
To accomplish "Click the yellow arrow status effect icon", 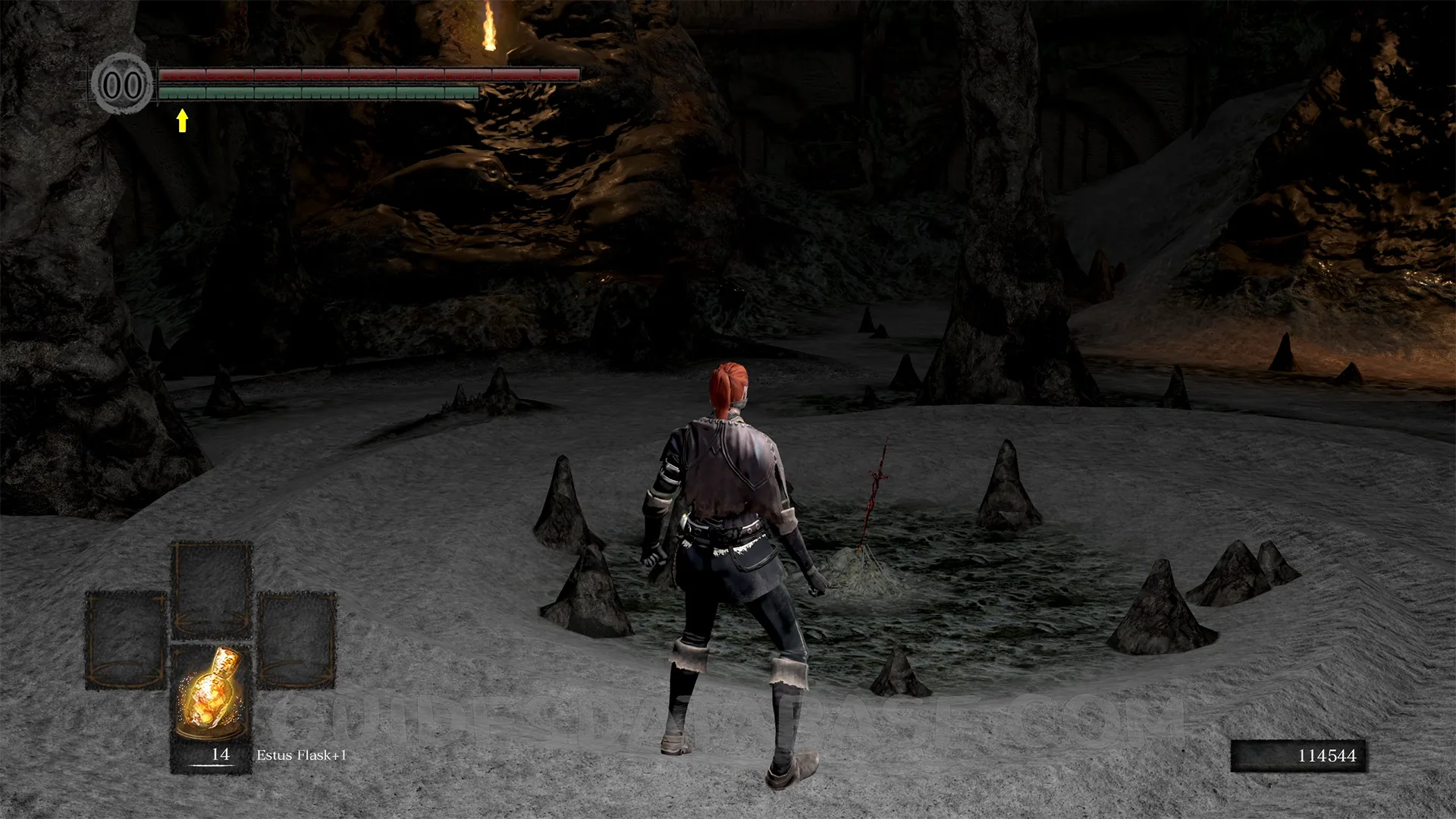I will pyautogui.click(x=182, y=121).
